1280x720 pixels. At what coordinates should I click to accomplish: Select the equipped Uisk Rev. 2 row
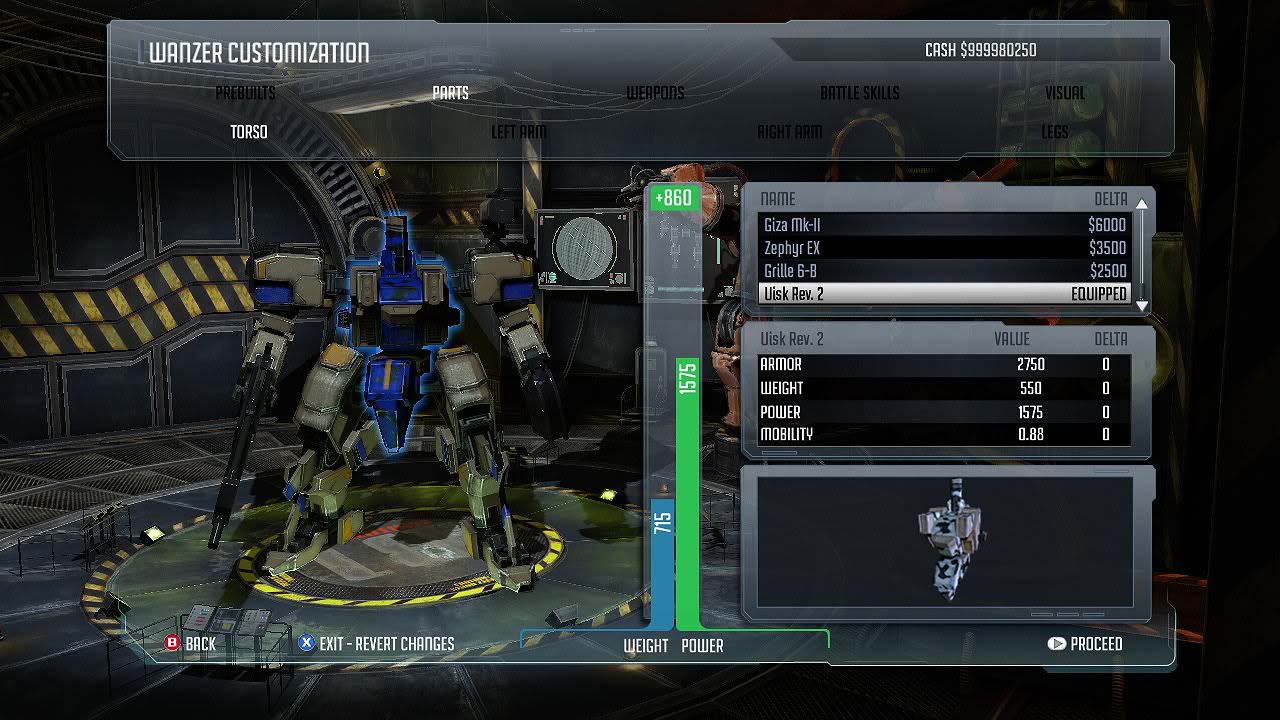944,294
